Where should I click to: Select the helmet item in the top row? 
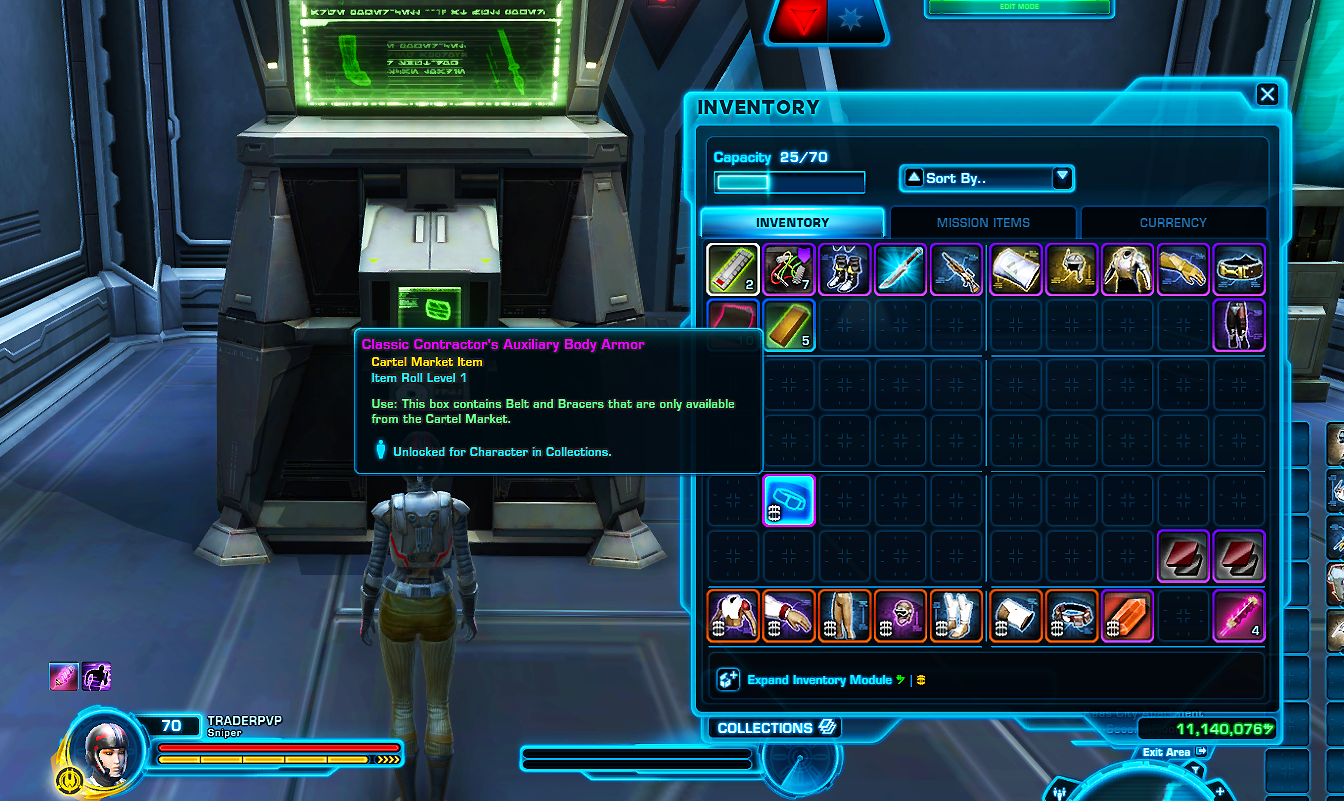(1071, 269)
